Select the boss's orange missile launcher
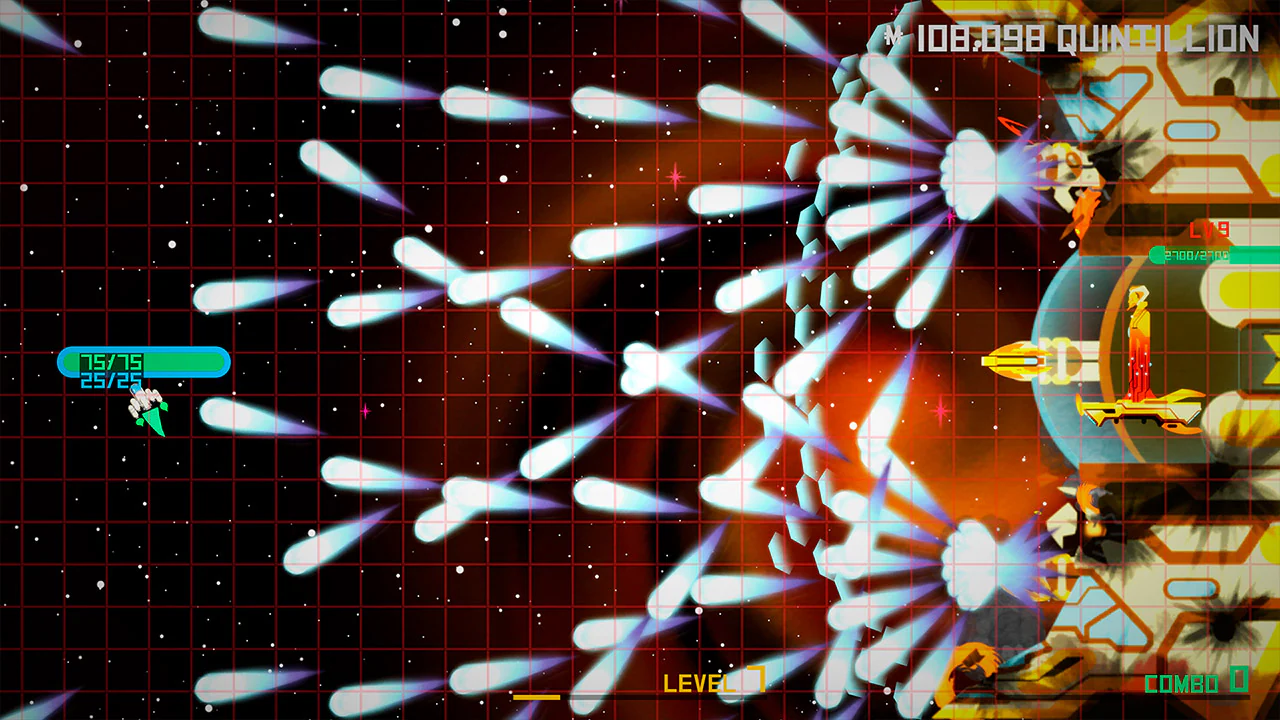Image resolution: width=1280 pixels, height=720 pixels. 1016,362
